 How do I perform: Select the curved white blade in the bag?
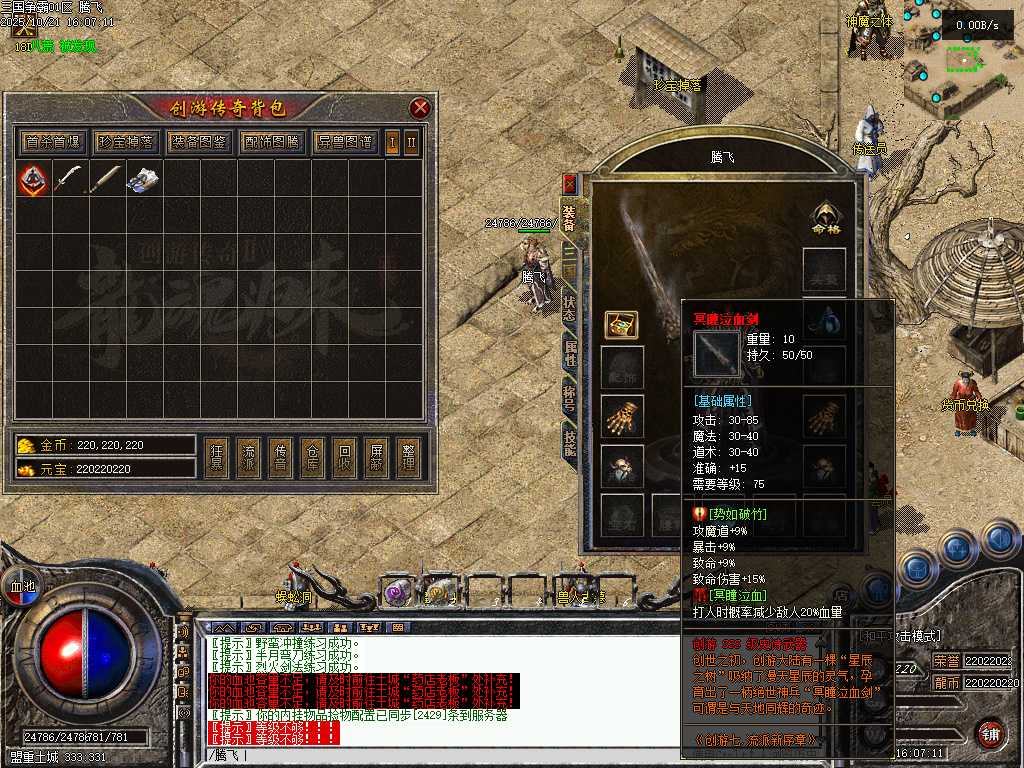click(x=70, y=178)
